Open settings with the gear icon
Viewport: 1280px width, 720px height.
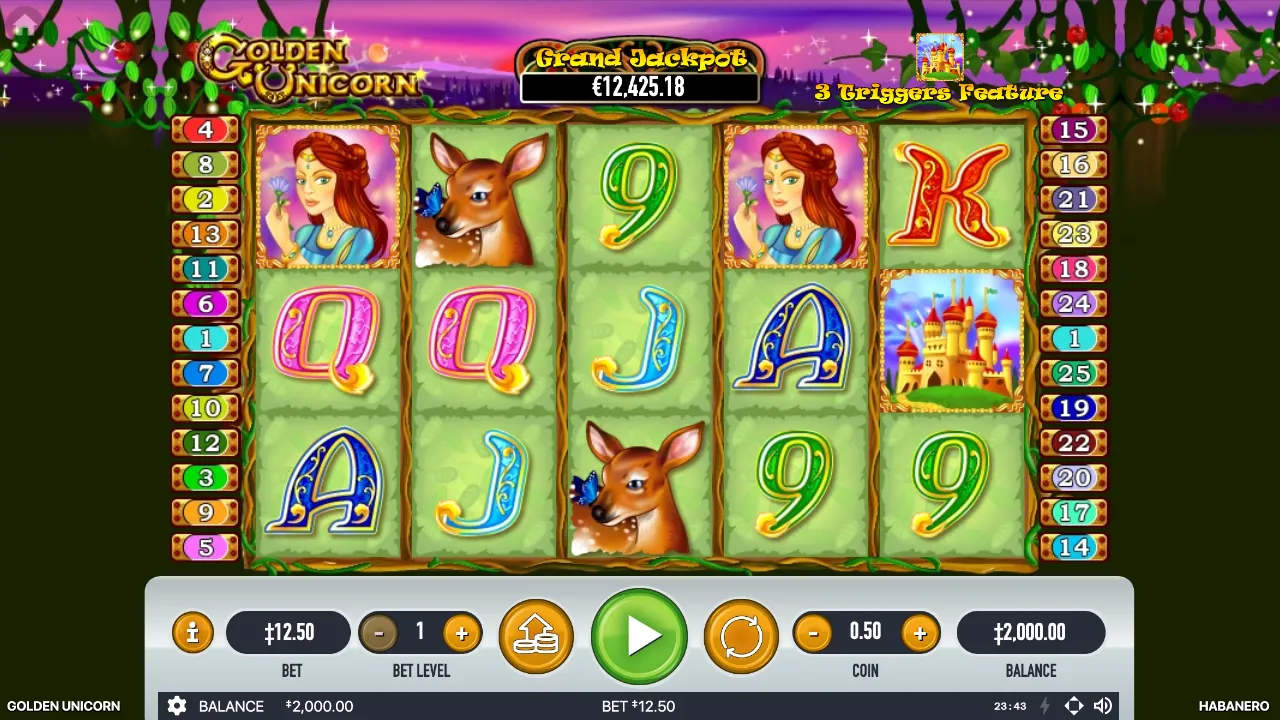click(x=177, y=706)
